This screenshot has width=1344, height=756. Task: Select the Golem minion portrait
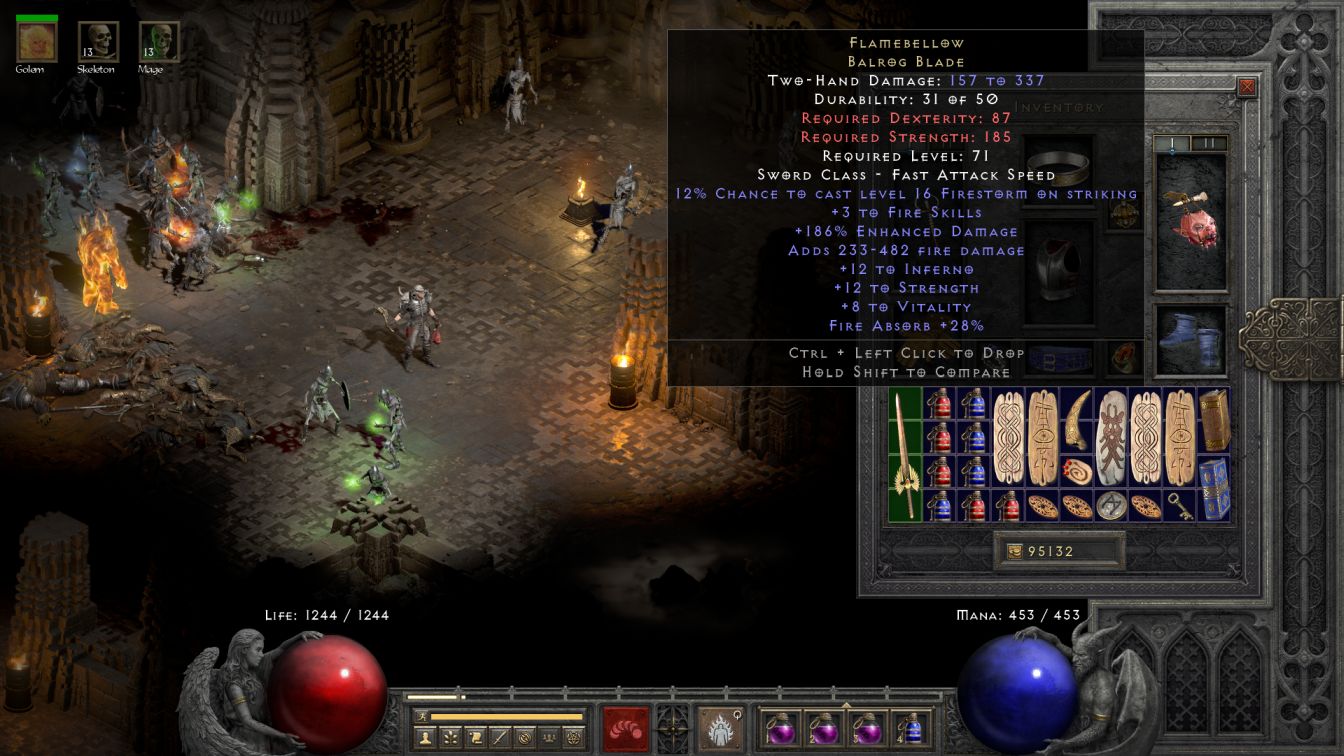(x=37, y=42)
